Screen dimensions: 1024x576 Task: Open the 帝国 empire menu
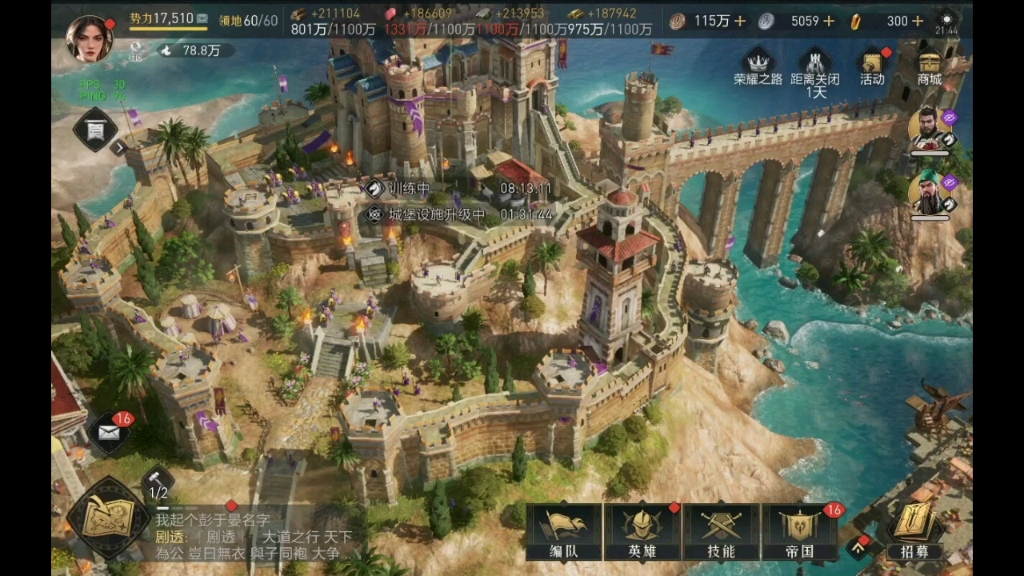[800, 531]
